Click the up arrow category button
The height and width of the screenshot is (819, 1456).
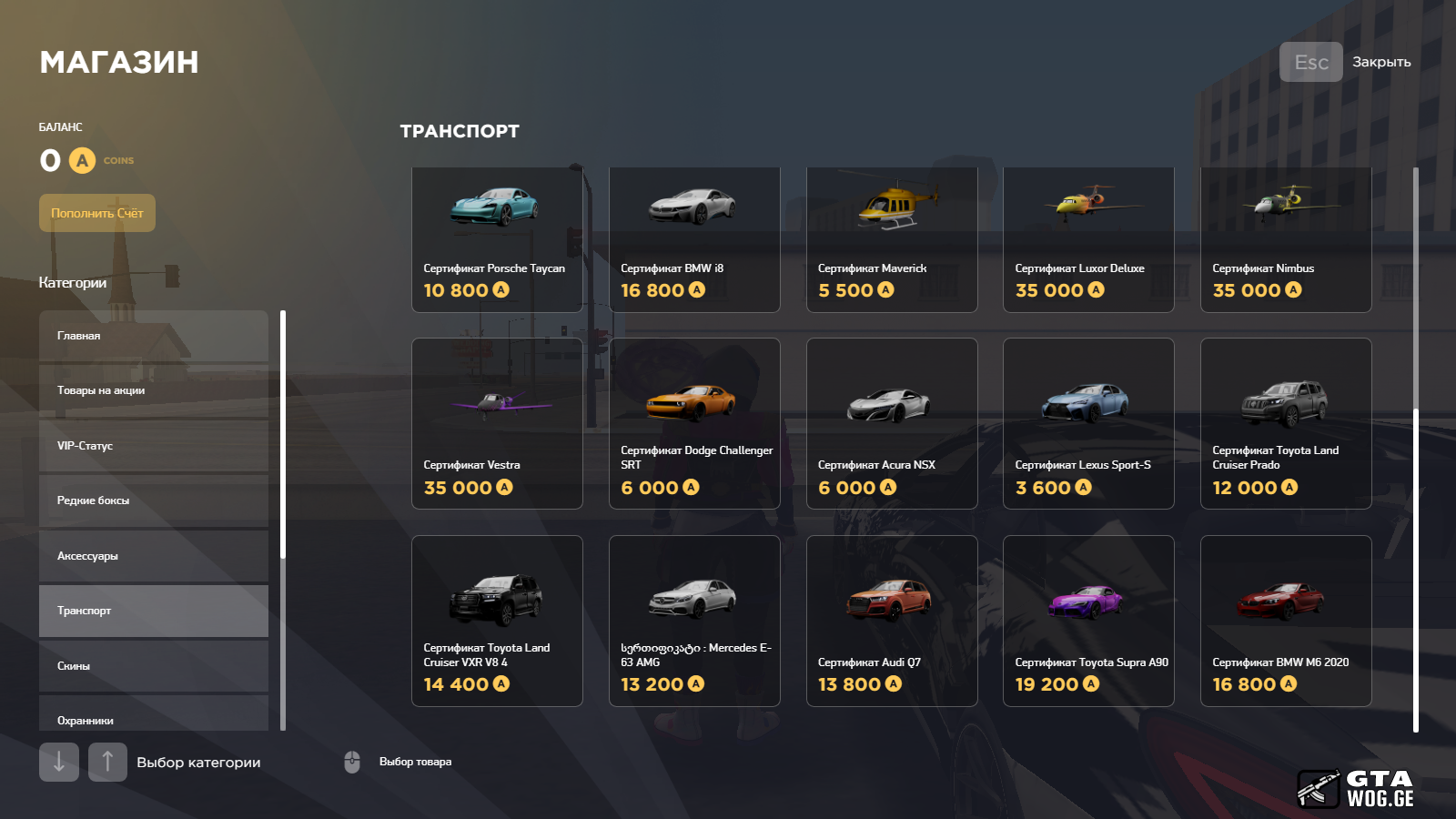107,762
